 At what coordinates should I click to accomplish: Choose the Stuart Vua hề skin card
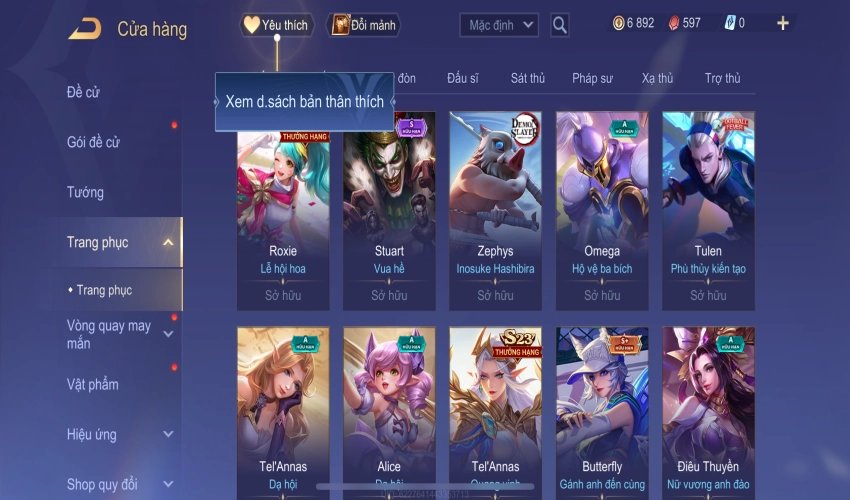point(389,210)
